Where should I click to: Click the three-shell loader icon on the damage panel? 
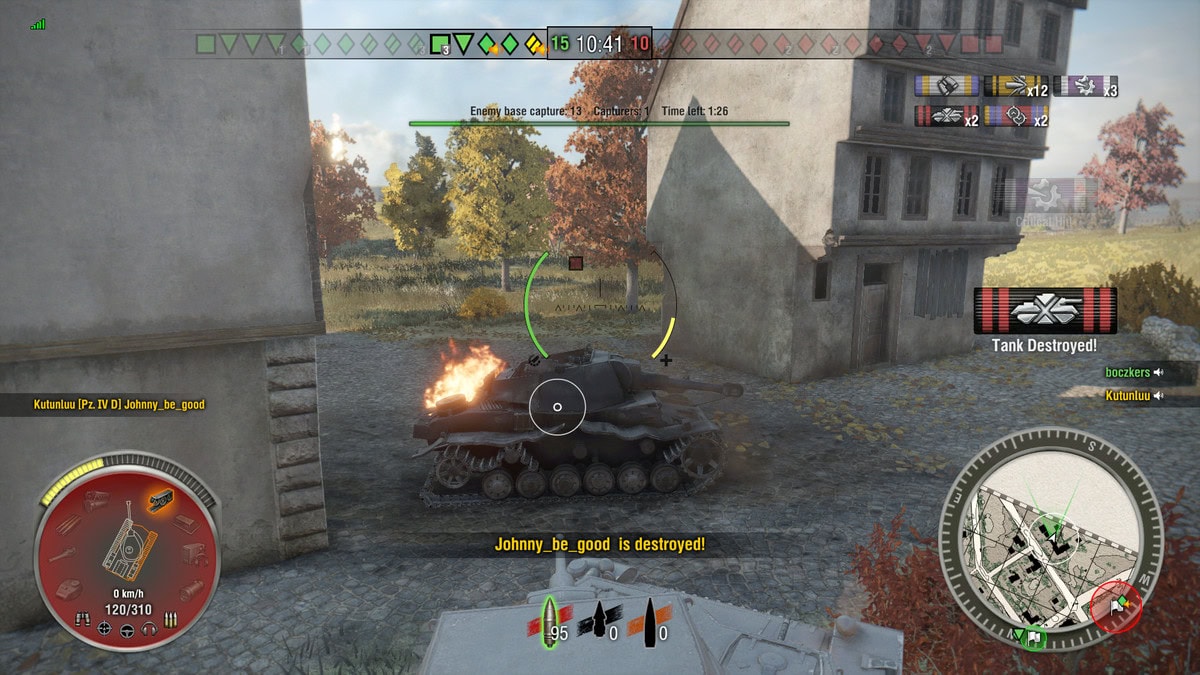[x=170, y=621]
